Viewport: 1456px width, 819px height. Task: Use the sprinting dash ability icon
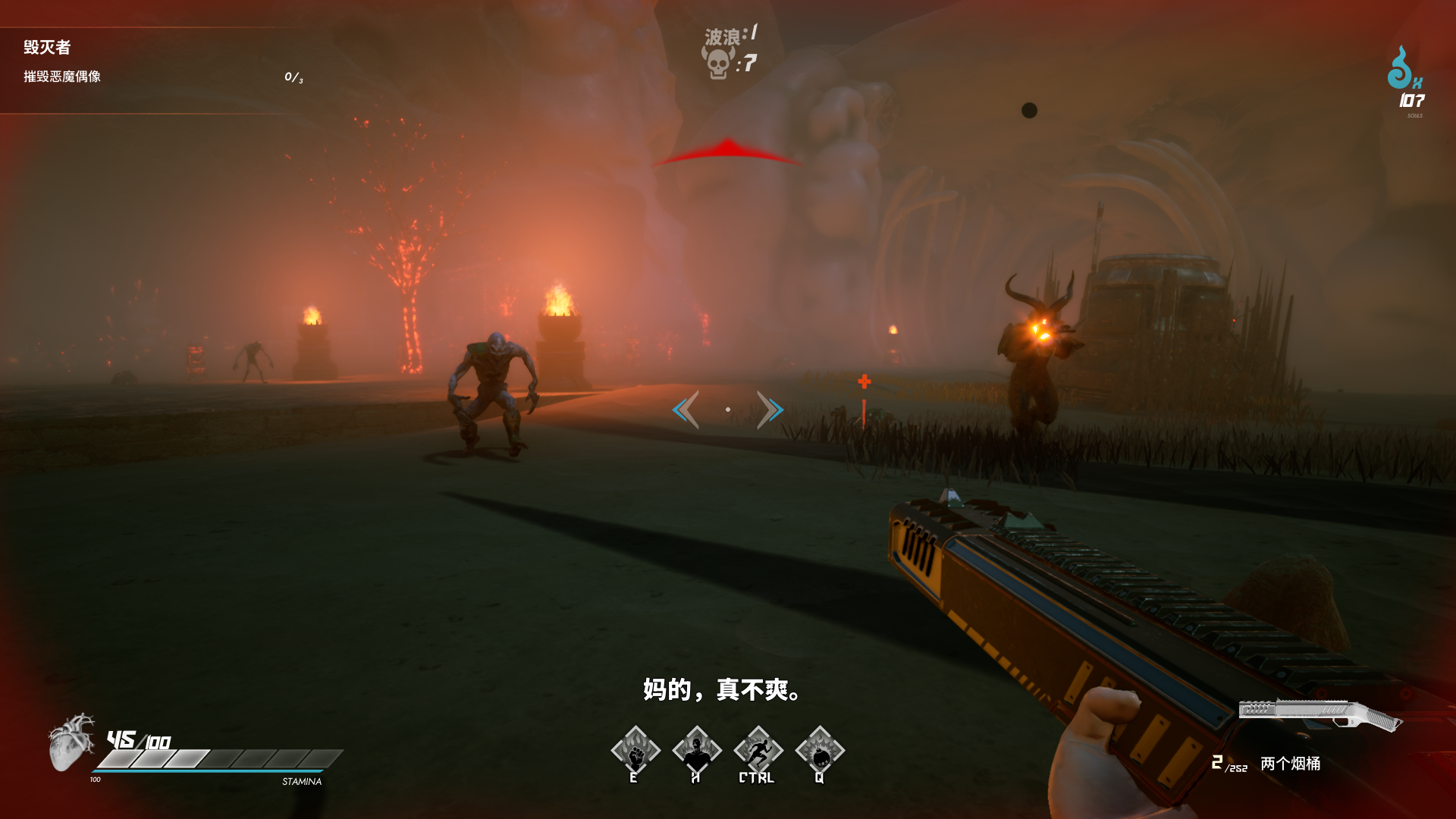758,751
